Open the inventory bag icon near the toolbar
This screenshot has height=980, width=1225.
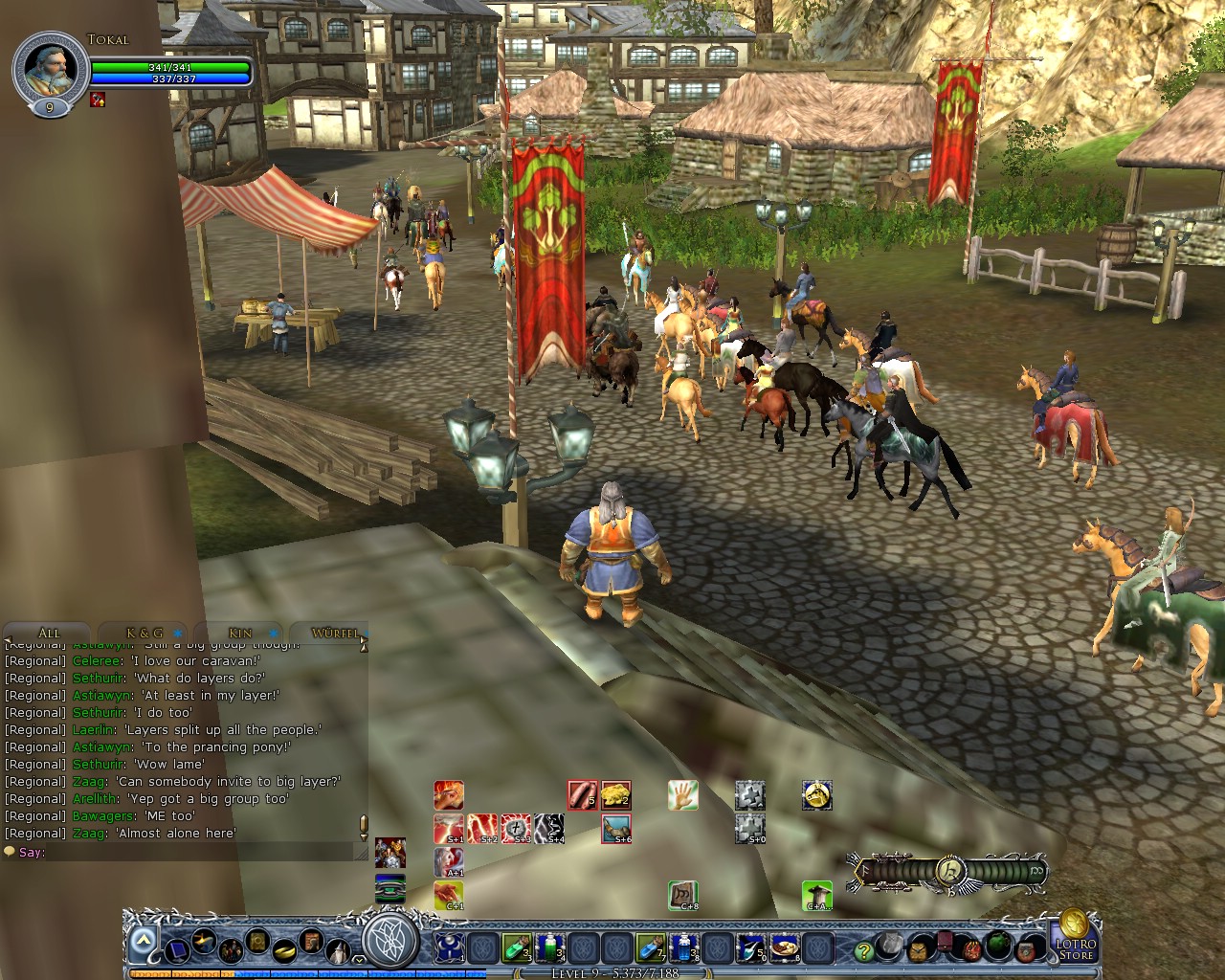(918, 947)
